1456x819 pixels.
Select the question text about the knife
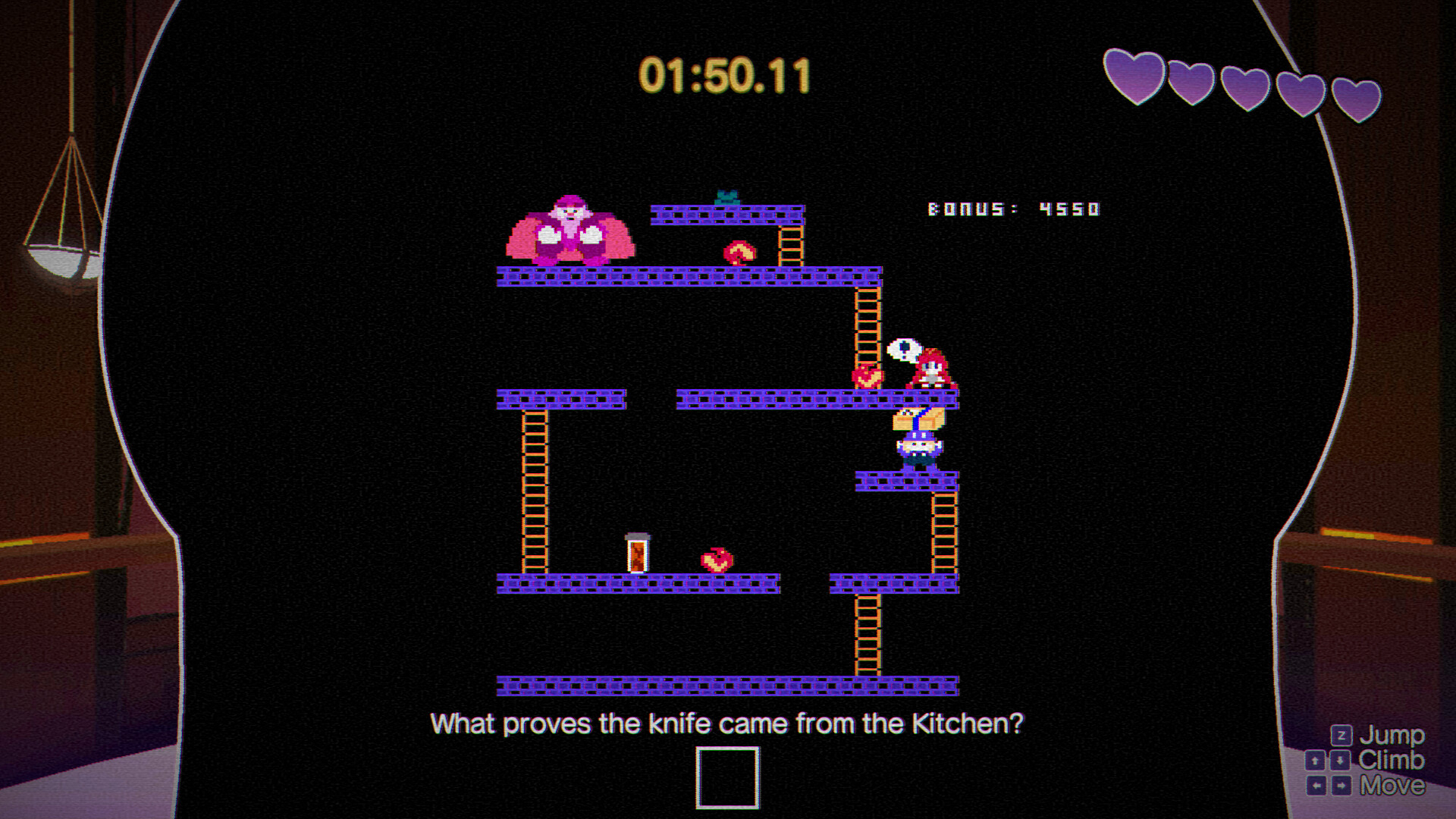click(x=727, y=723)
